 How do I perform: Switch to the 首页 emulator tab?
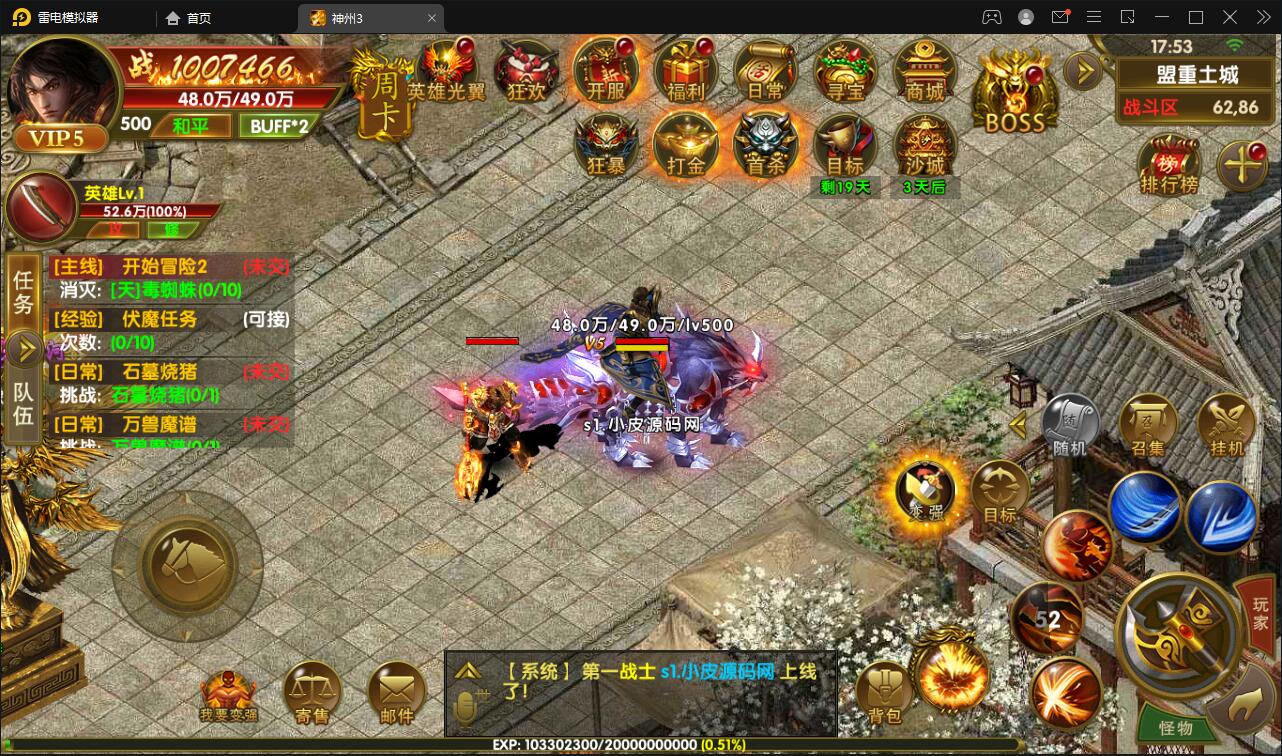pos(193,17)
